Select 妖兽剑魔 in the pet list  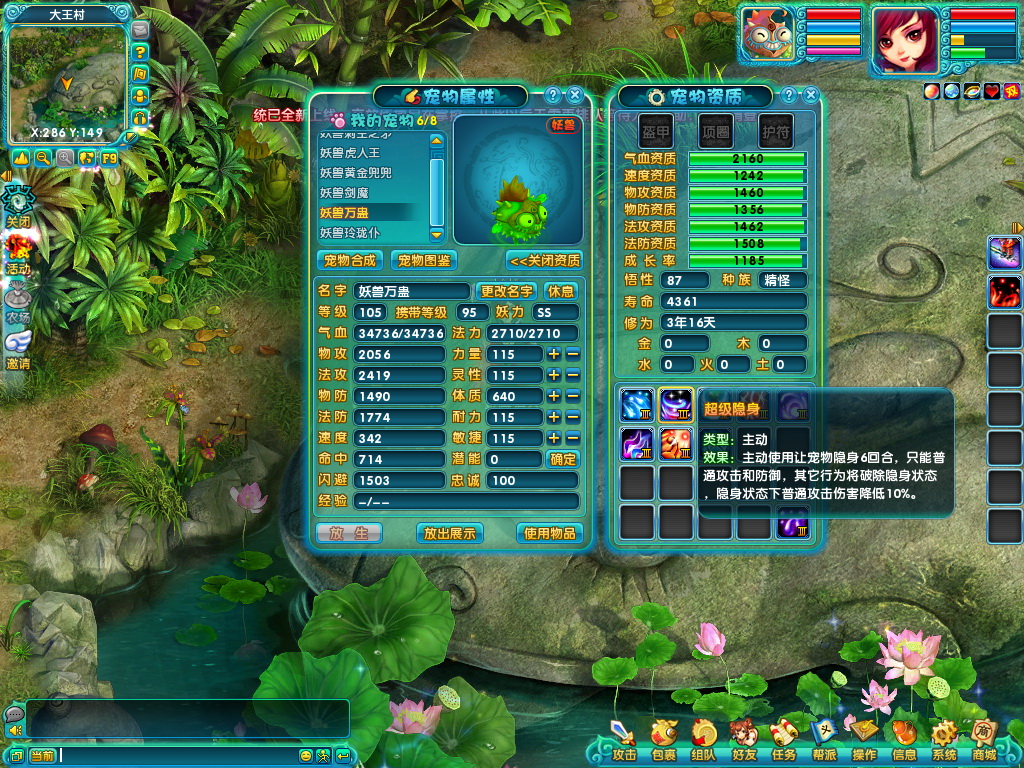(x=344, y=193)
